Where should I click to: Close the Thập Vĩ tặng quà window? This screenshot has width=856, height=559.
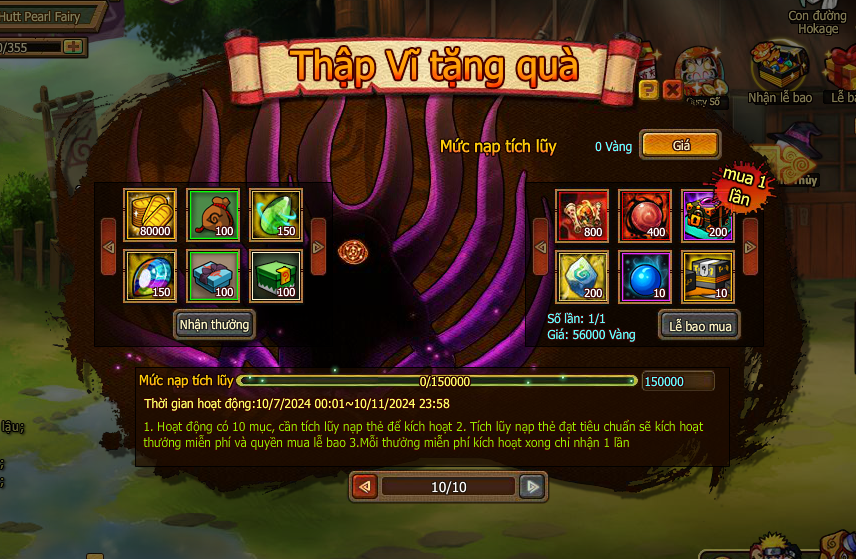672,90
